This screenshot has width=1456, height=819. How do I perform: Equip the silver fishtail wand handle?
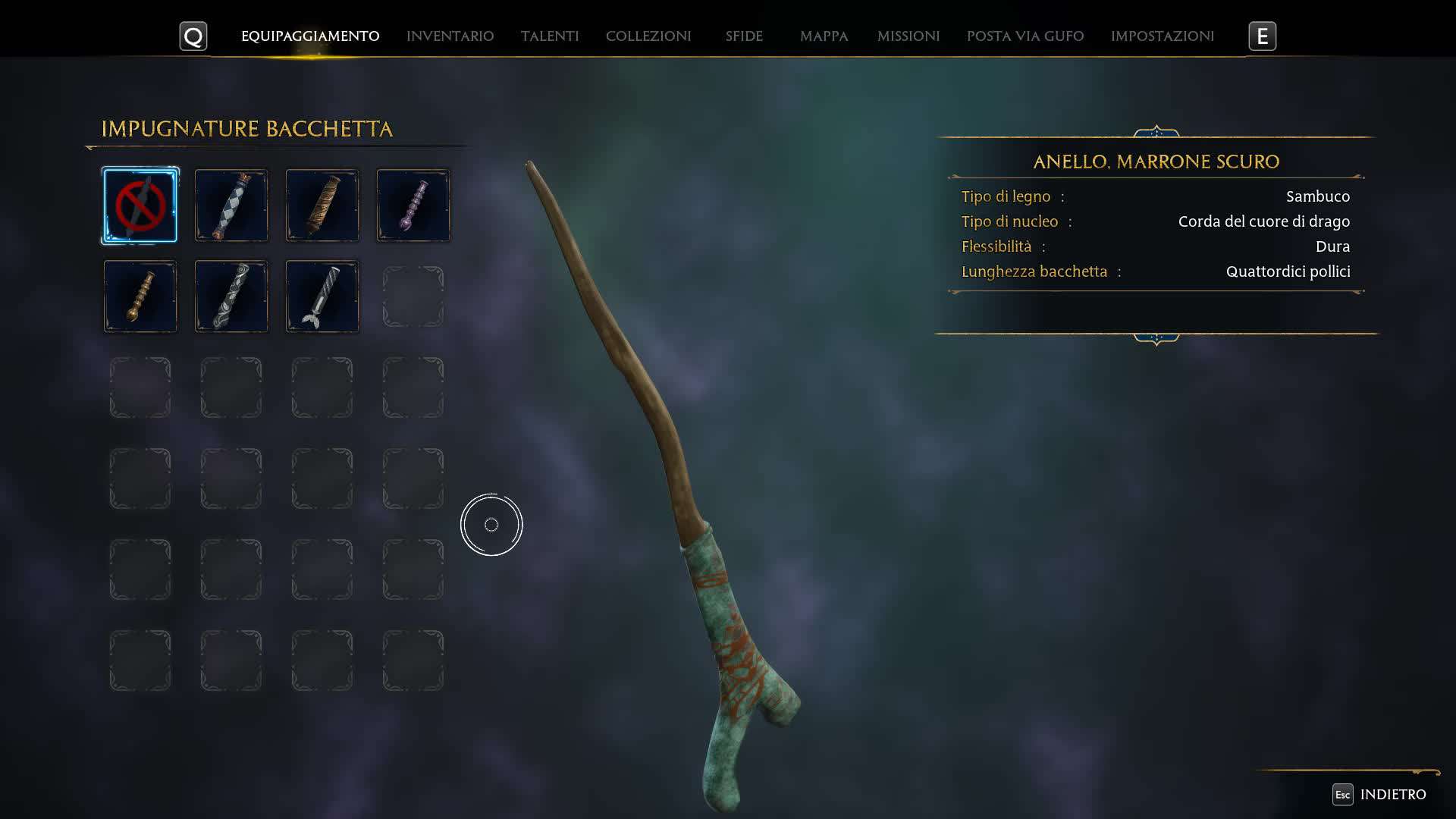[322, 297]
